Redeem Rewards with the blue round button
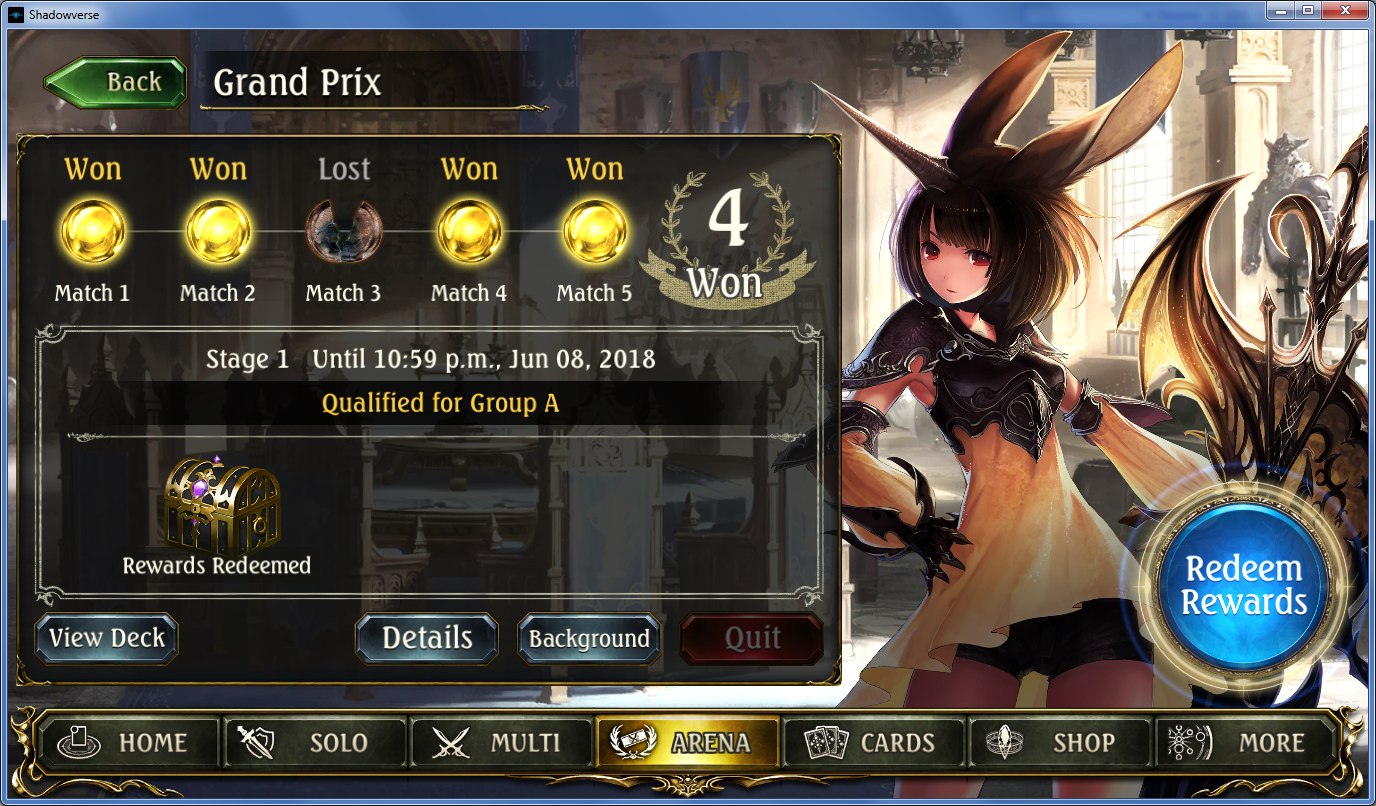1376x806 pixels. tap(1244, 586)
